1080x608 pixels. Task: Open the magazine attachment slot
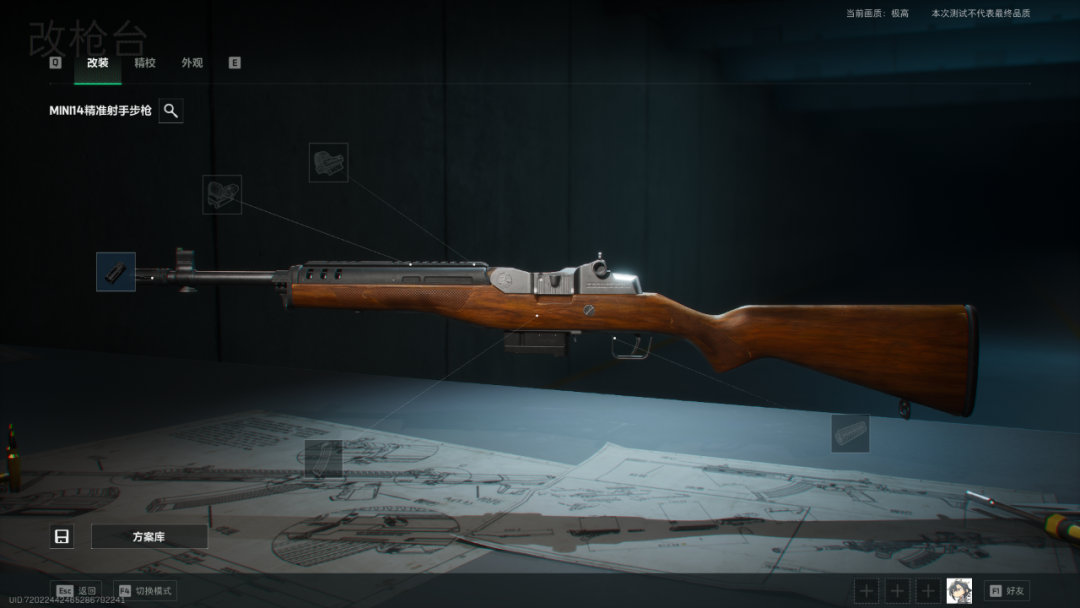(x=324, y=459)
